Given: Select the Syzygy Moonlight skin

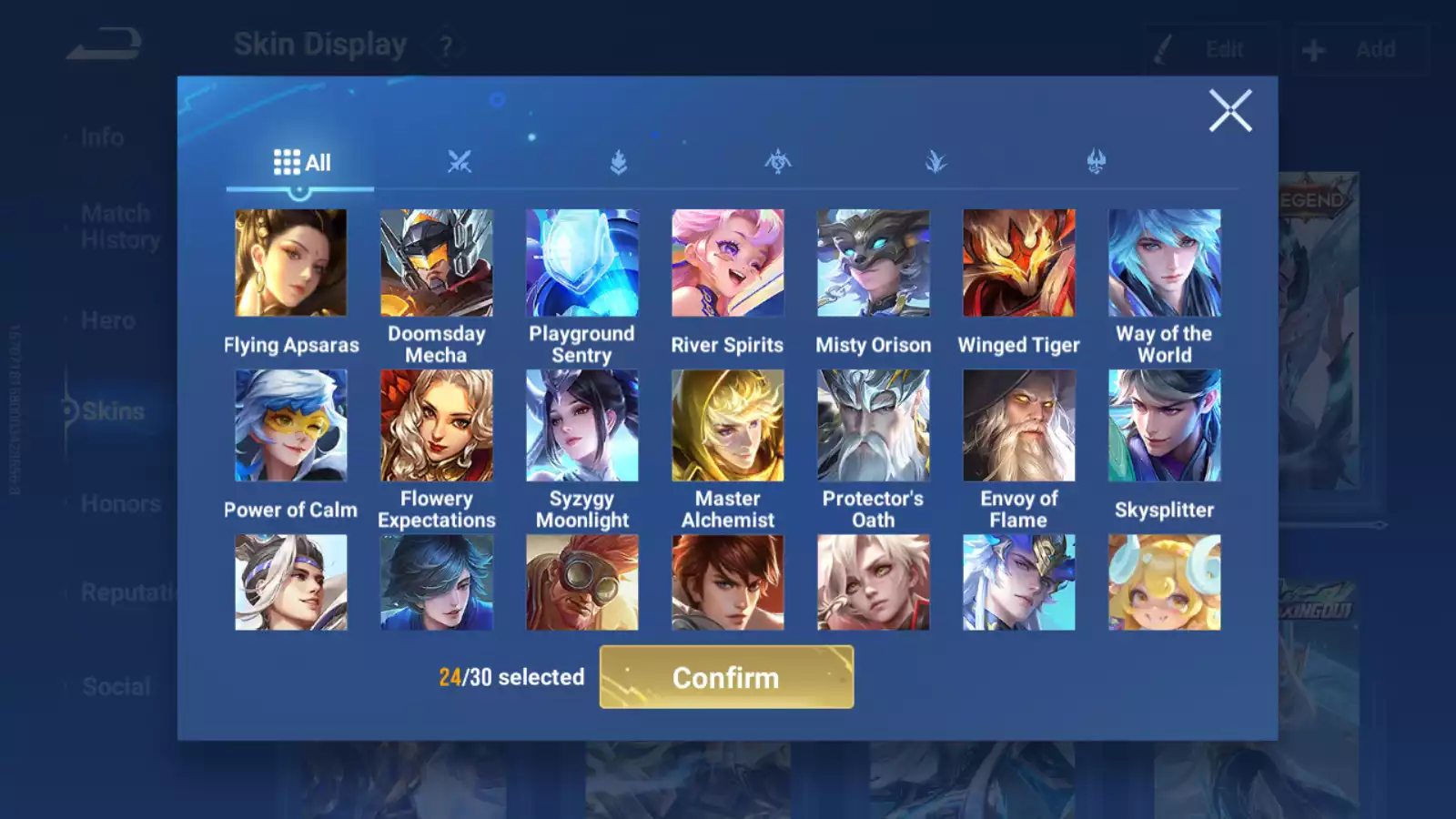Looking at the screenshot, I should pos(582,425).
